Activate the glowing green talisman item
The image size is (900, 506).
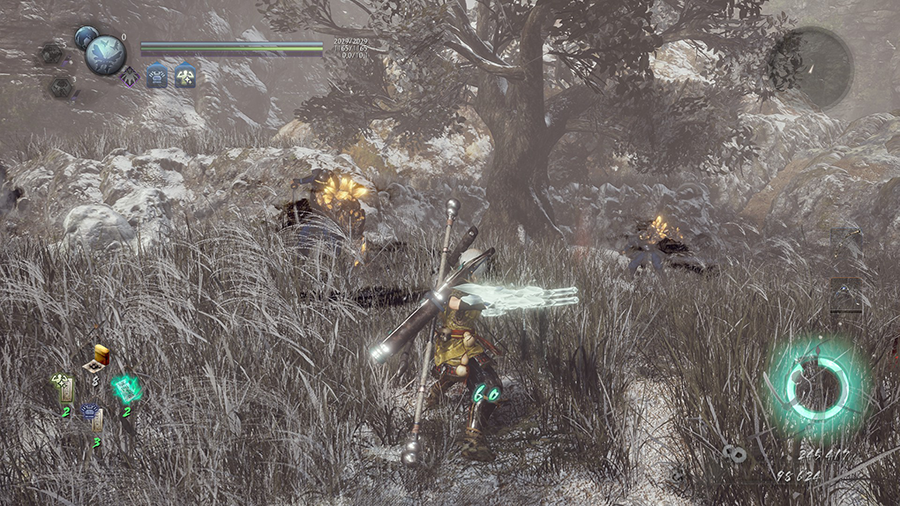pyautogui.click(x=126, y=389)
